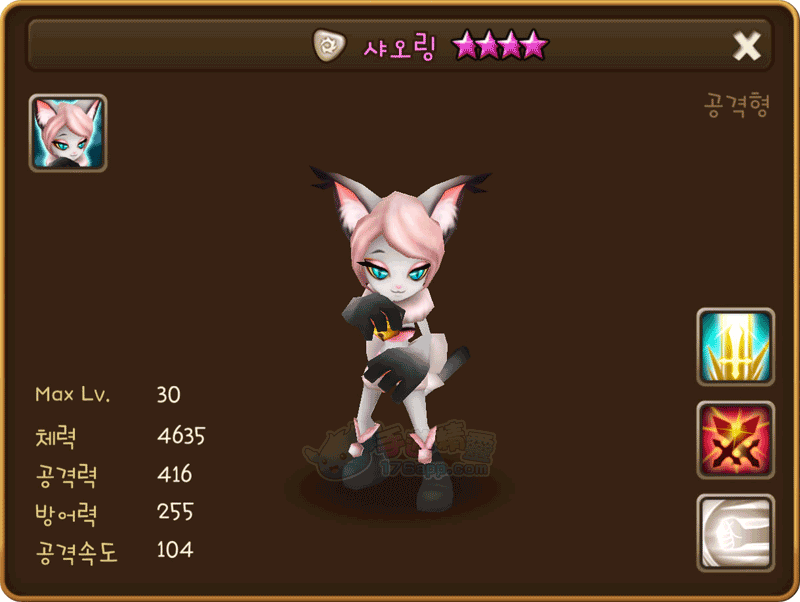Close the monster info window
800x602 pixels.
[747, 45]
